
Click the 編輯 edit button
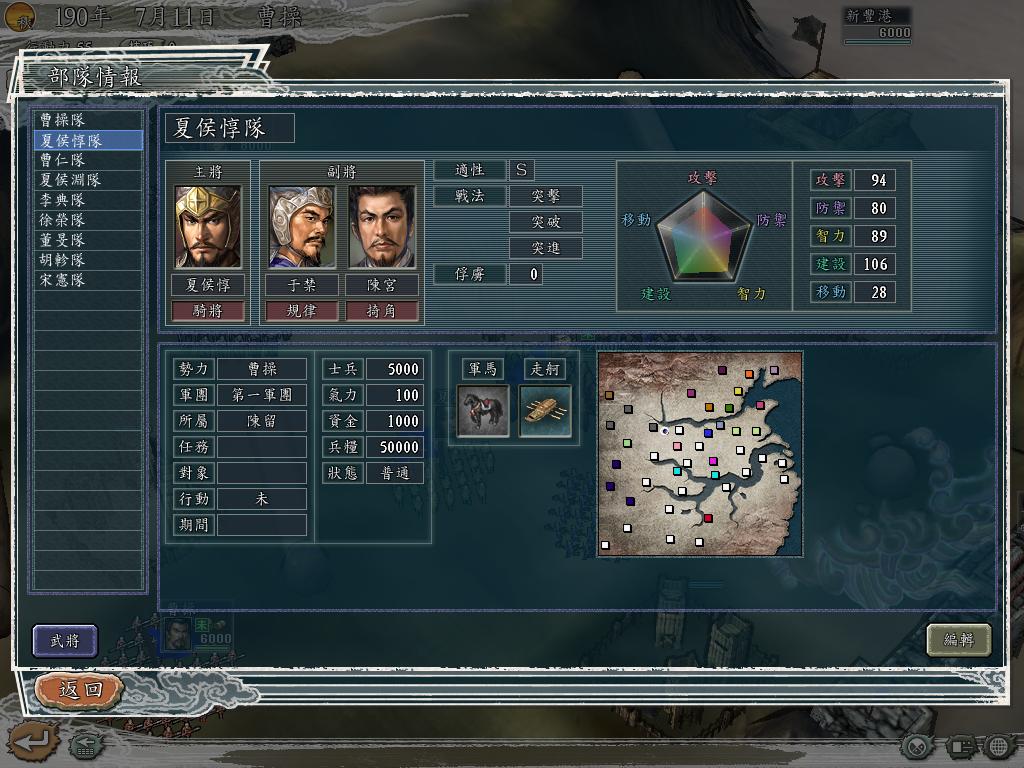click(x=958, y=640)
